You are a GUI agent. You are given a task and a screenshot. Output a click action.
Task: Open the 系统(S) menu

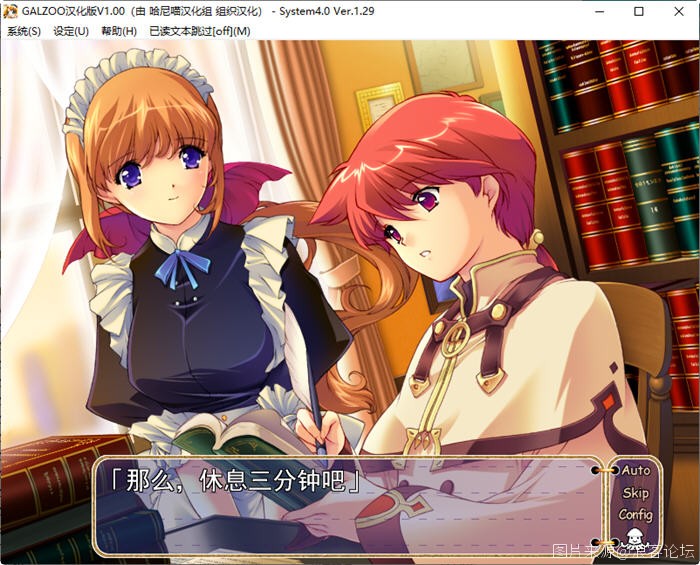tap(24, 31)
